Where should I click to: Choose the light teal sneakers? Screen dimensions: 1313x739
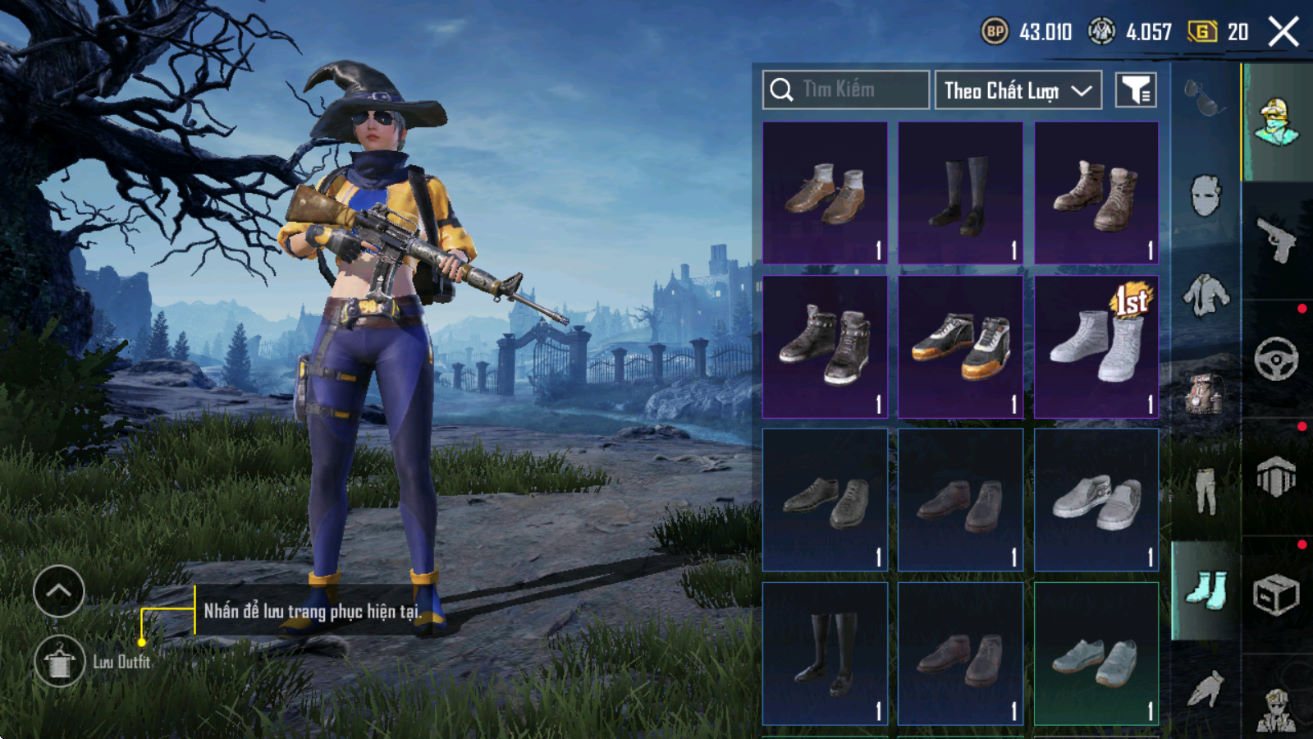tap(1096, 653)
